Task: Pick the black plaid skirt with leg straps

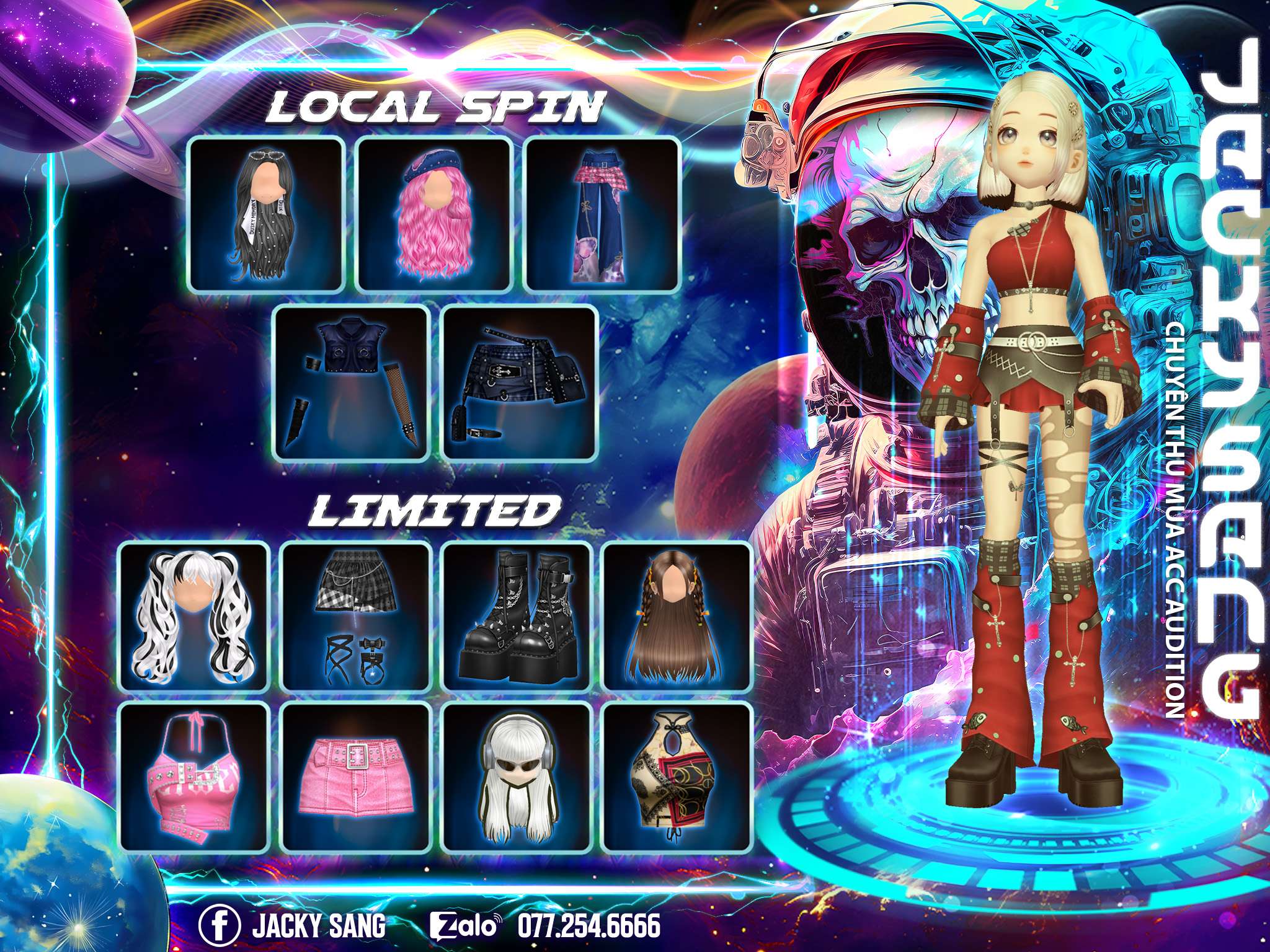Action: (x=356, y=616)
